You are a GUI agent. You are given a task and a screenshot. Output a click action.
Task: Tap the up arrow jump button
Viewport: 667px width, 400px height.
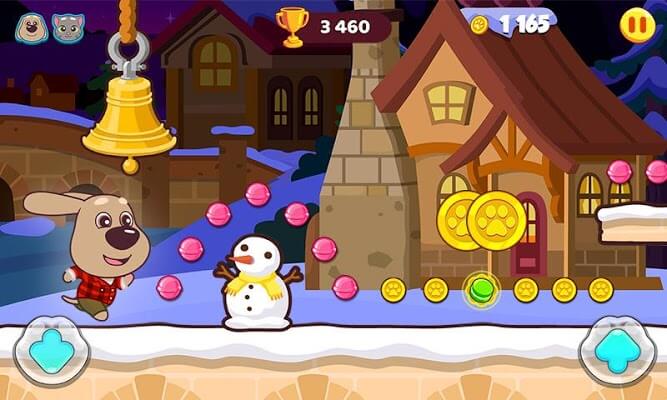pos(615,349)
